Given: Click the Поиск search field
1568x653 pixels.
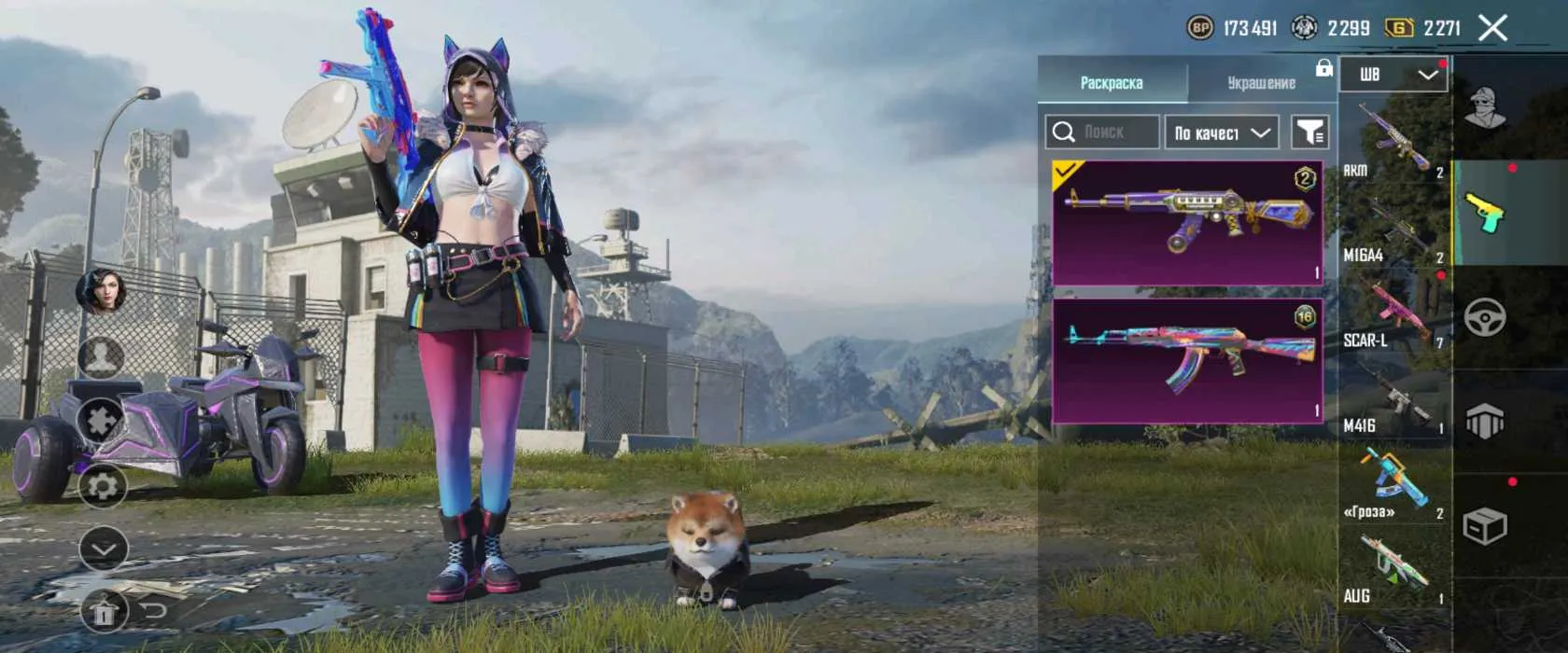Looking at the screenshot, I should [x=1102, y=132].
